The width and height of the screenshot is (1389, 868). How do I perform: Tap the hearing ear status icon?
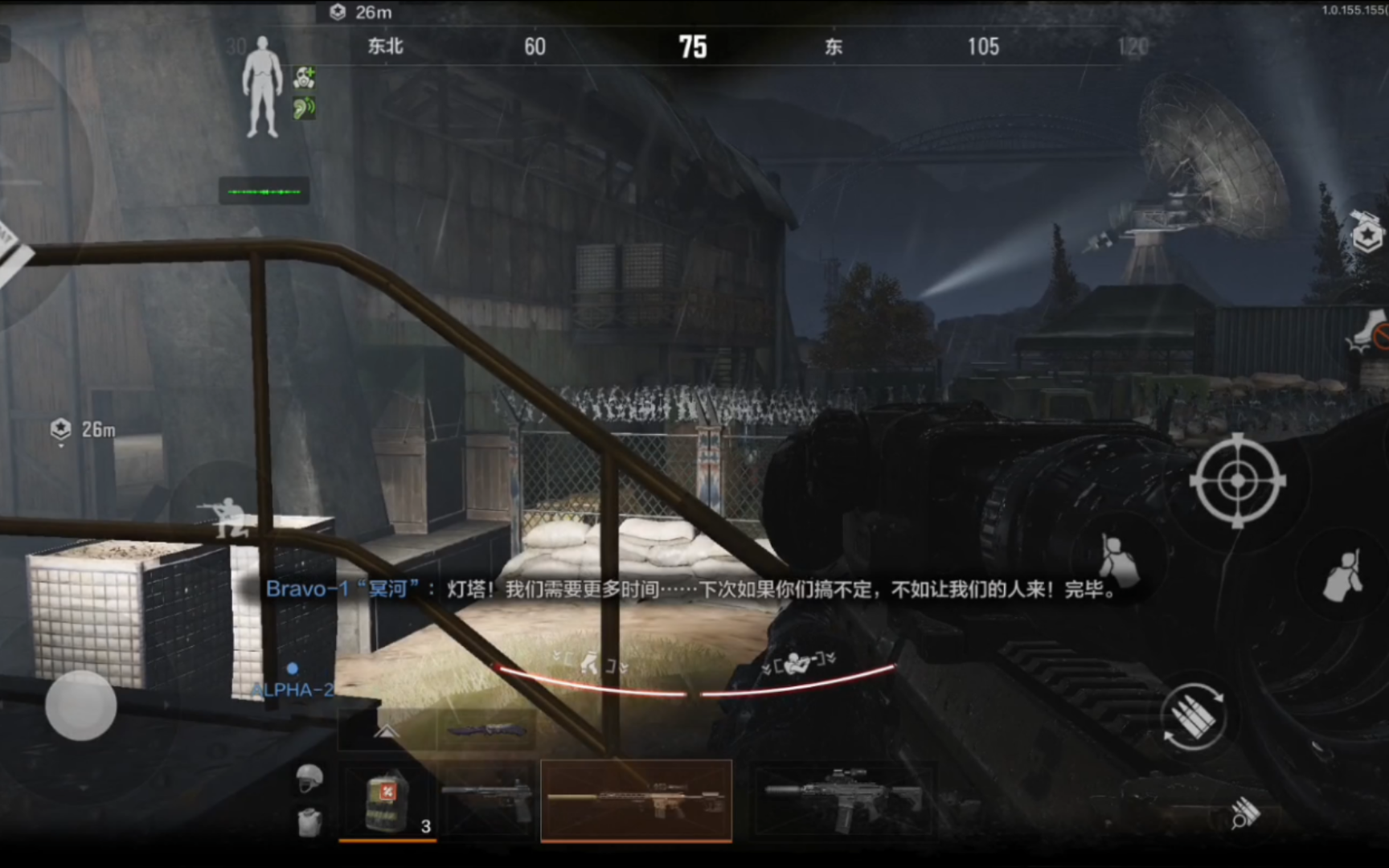tap(304, 108)
